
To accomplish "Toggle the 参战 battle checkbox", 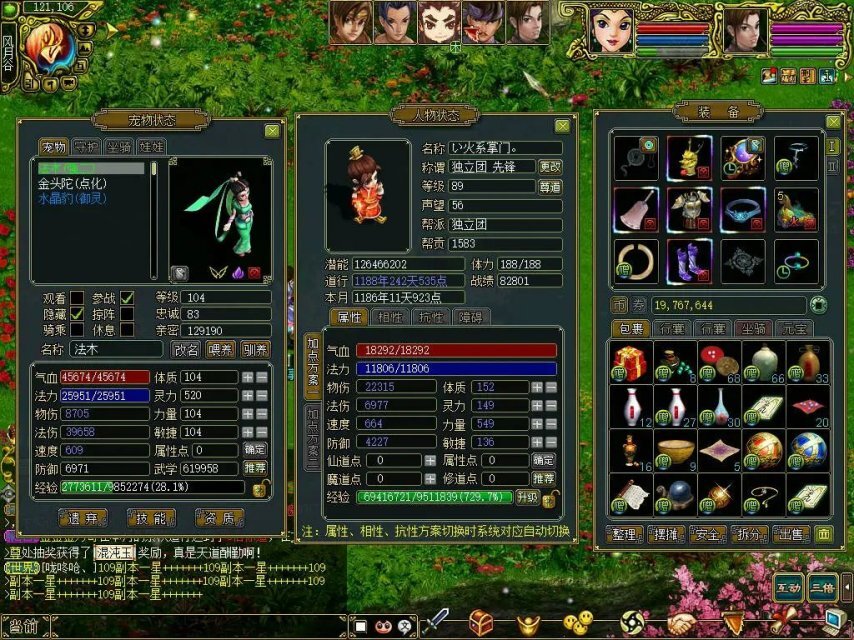I will point(127,298).
